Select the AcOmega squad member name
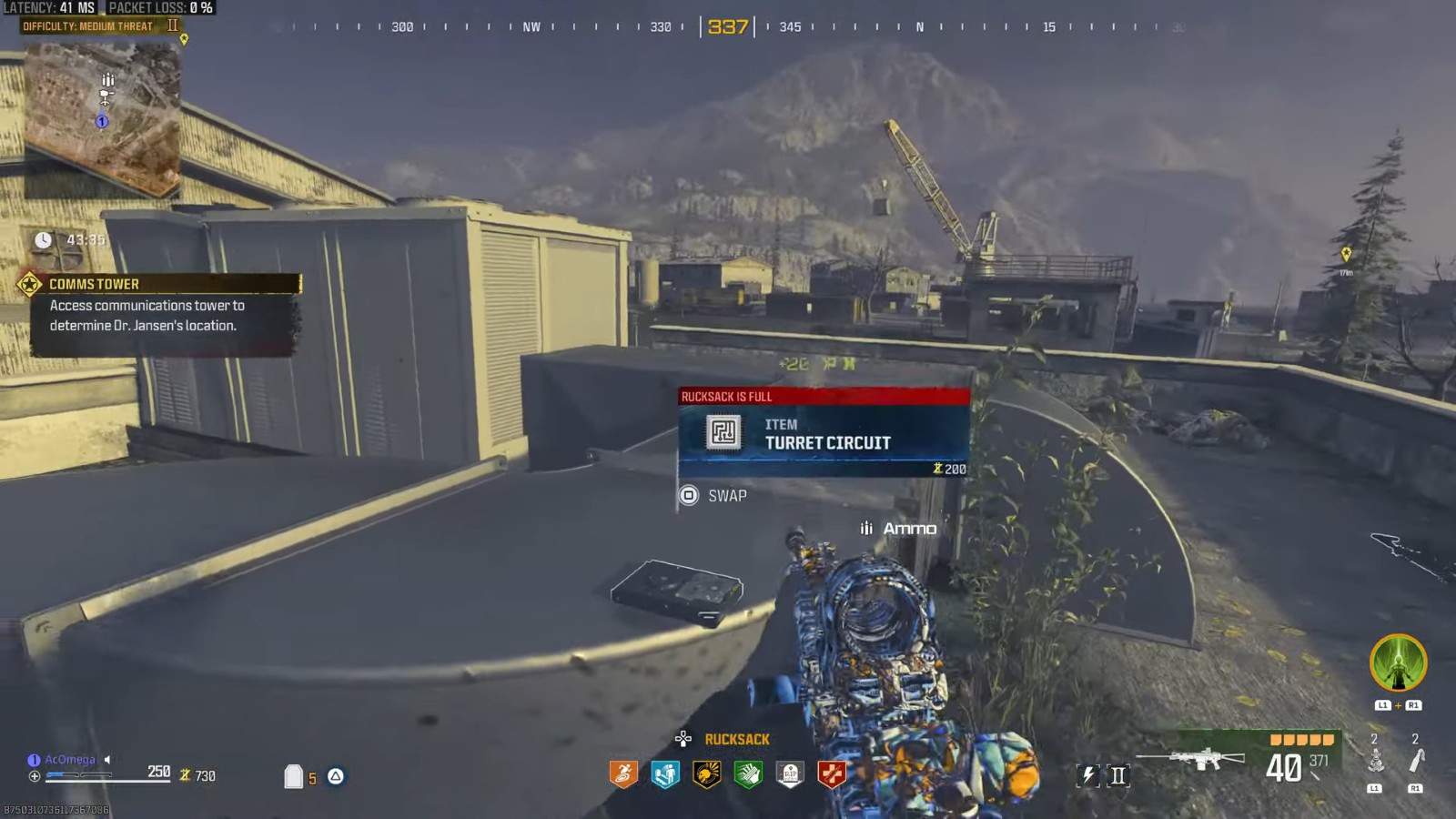Image resolution: width=1456 pixels, height=819 pixels. 69,760
